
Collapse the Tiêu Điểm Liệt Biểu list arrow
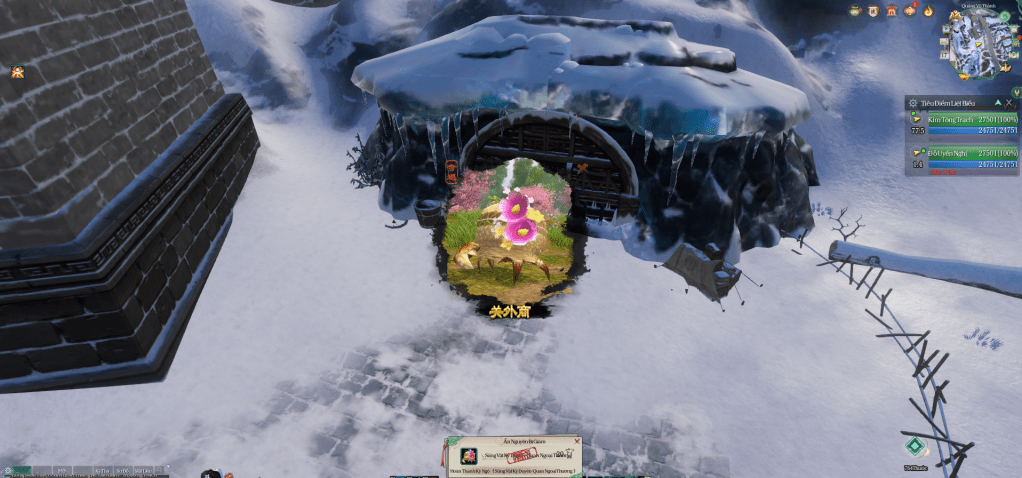(997, 103)
